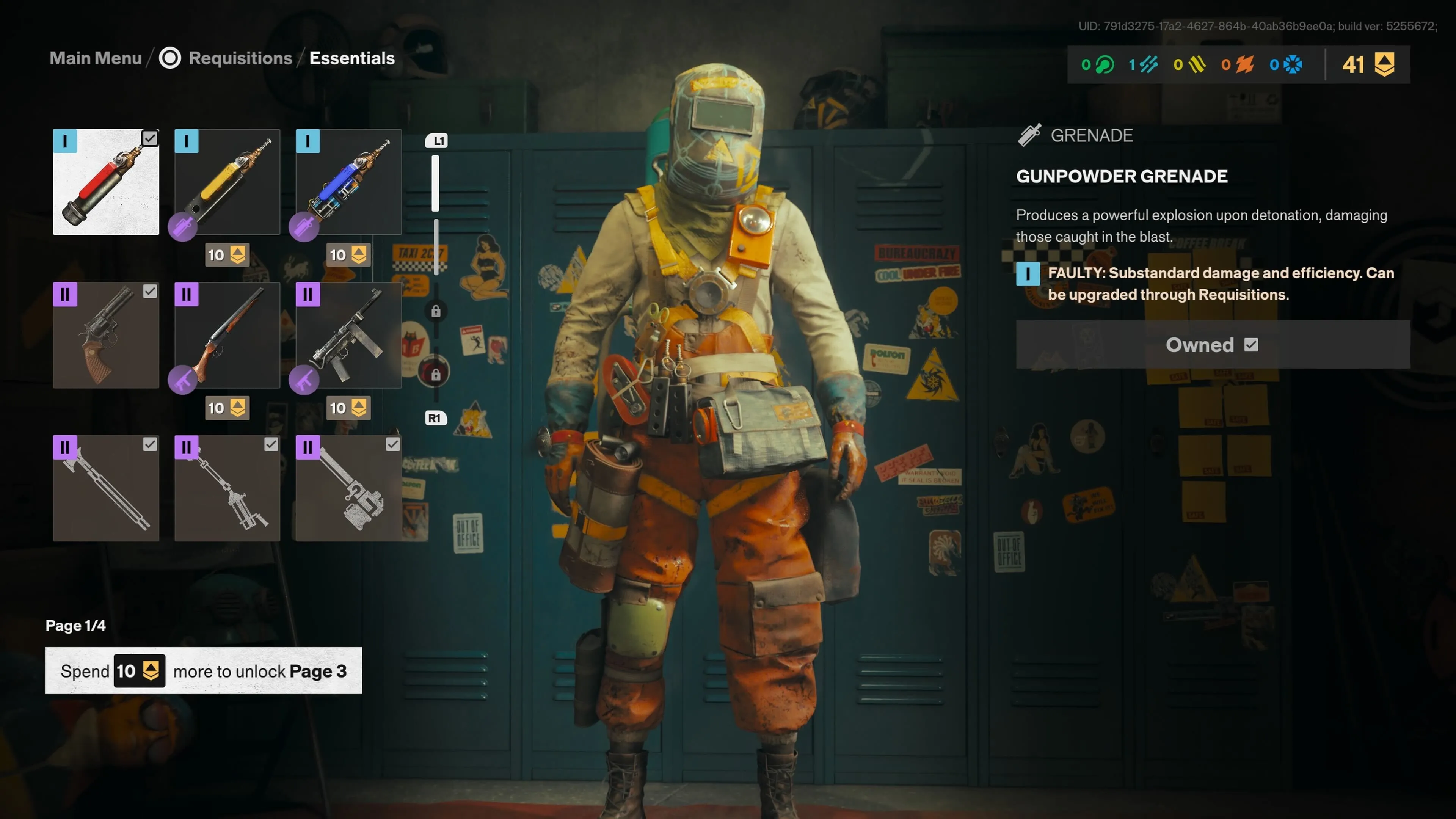Open the Requisitions breadcrumb

click(x=240, y=58)
